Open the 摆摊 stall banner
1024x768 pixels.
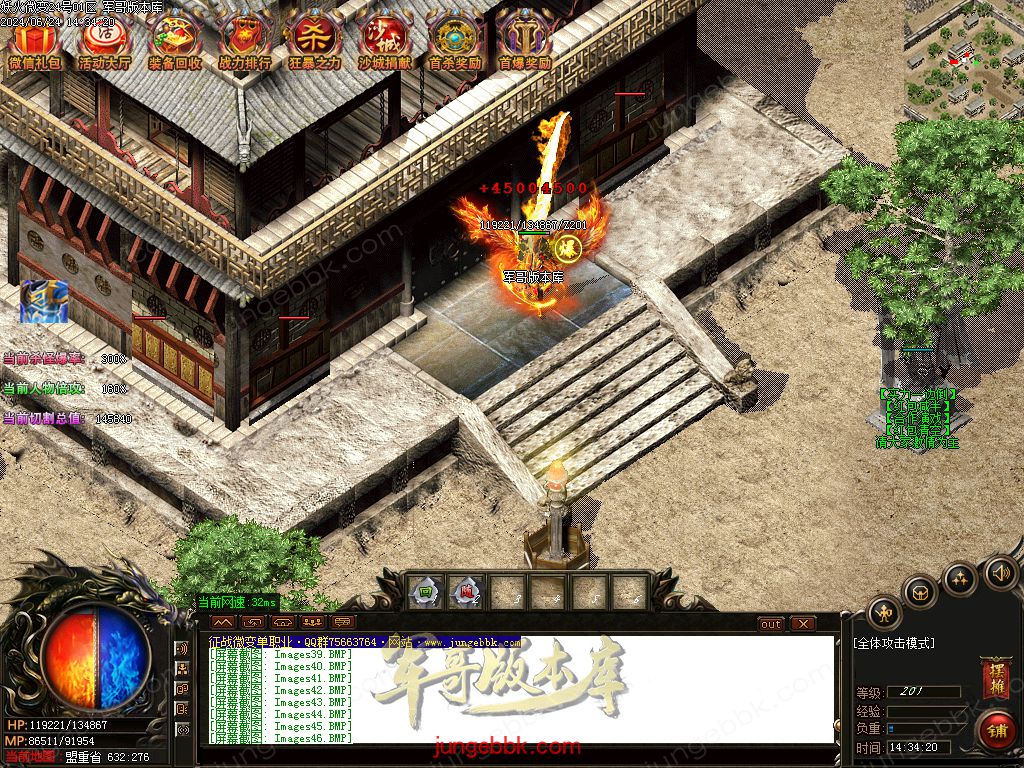[x=995, y=677]
